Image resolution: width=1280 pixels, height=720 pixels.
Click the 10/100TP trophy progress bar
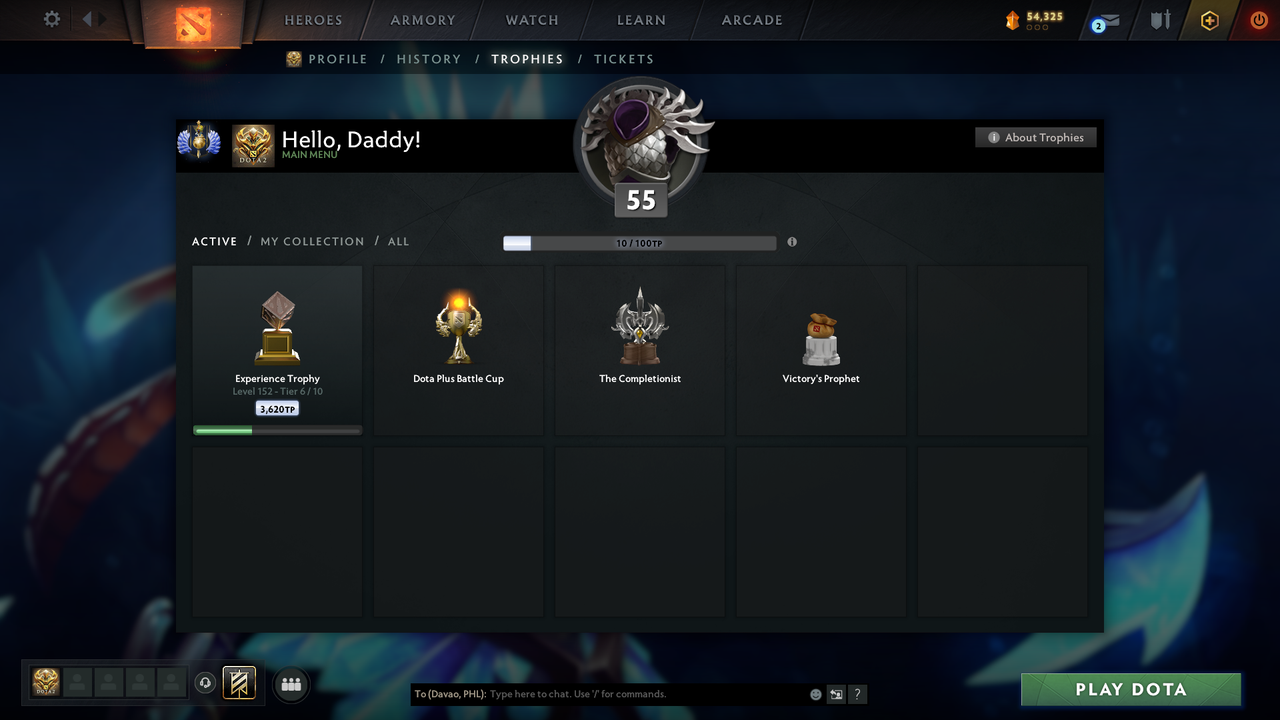pos(637,242)
